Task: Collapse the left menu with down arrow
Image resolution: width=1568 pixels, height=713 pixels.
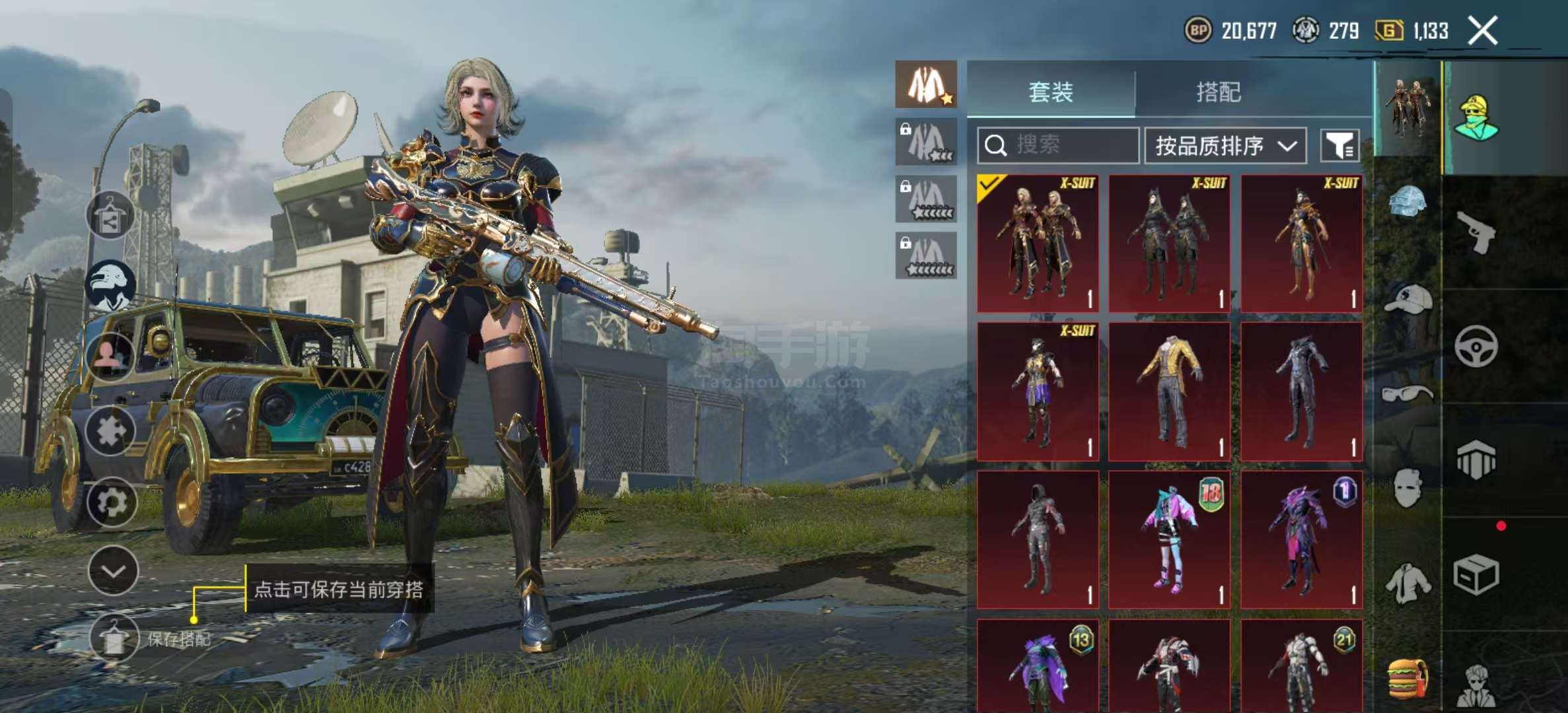Action: click(x=113, y=571)
